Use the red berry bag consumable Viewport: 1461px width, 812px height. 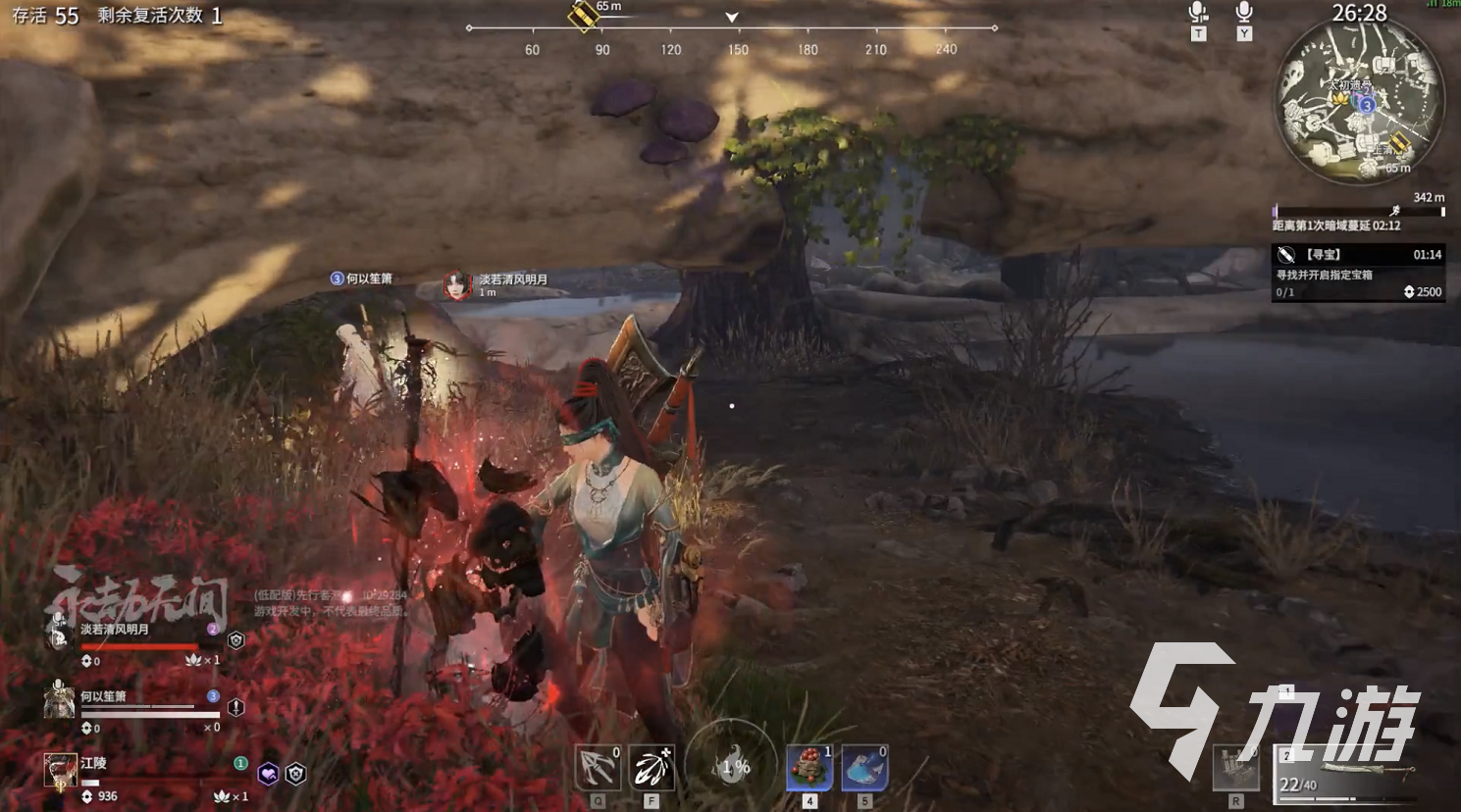pos(809,768)
